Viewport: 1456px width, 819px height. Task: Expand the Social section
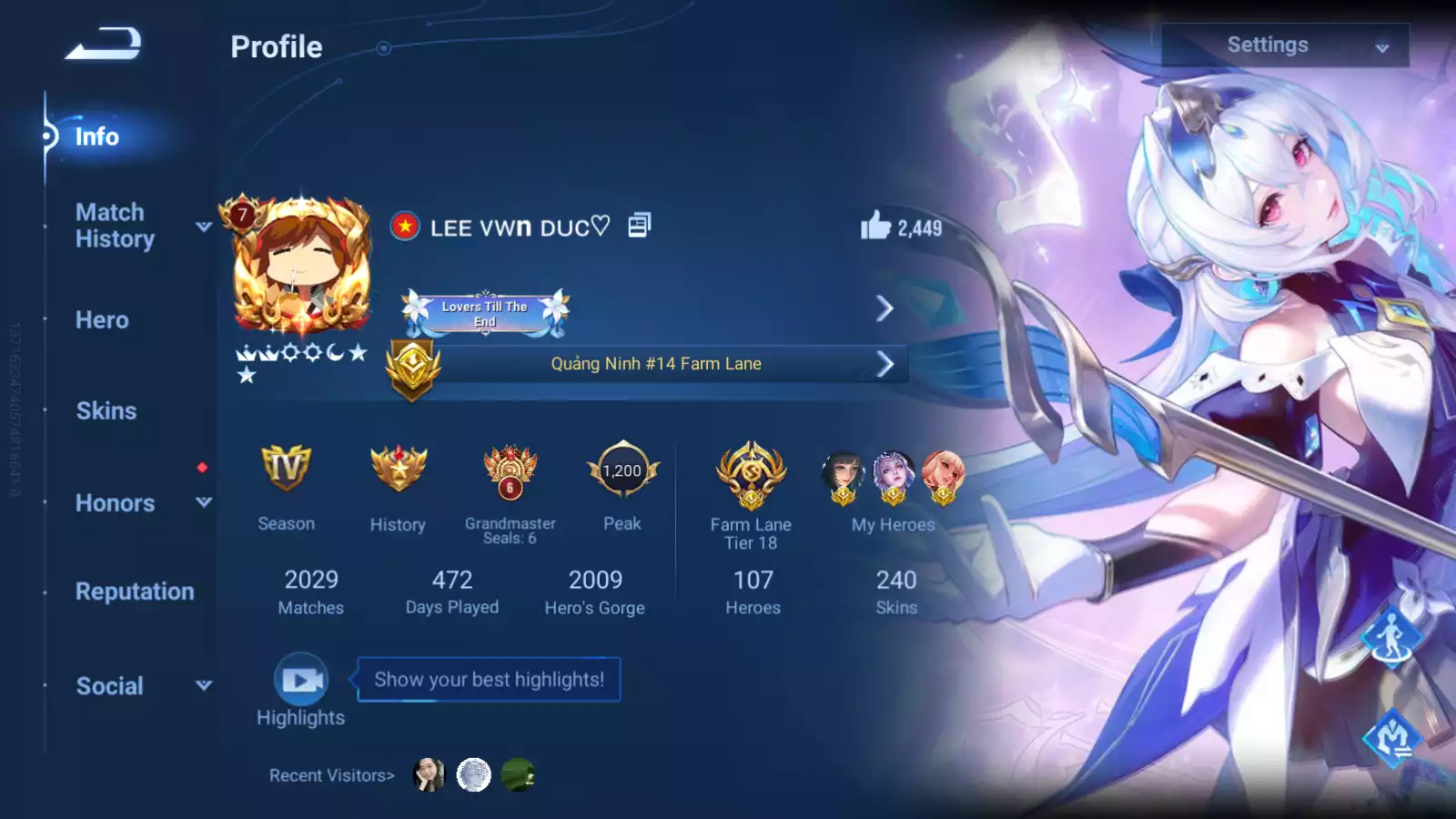[110, 686]
